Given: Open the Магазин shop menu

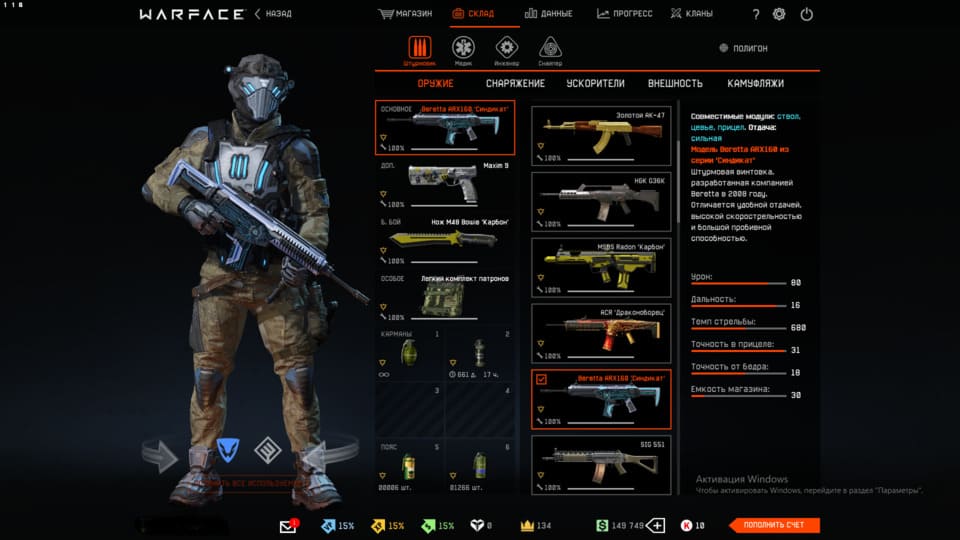Looking at the screenshot, I should pyautogui.click(x=405, y=14).
